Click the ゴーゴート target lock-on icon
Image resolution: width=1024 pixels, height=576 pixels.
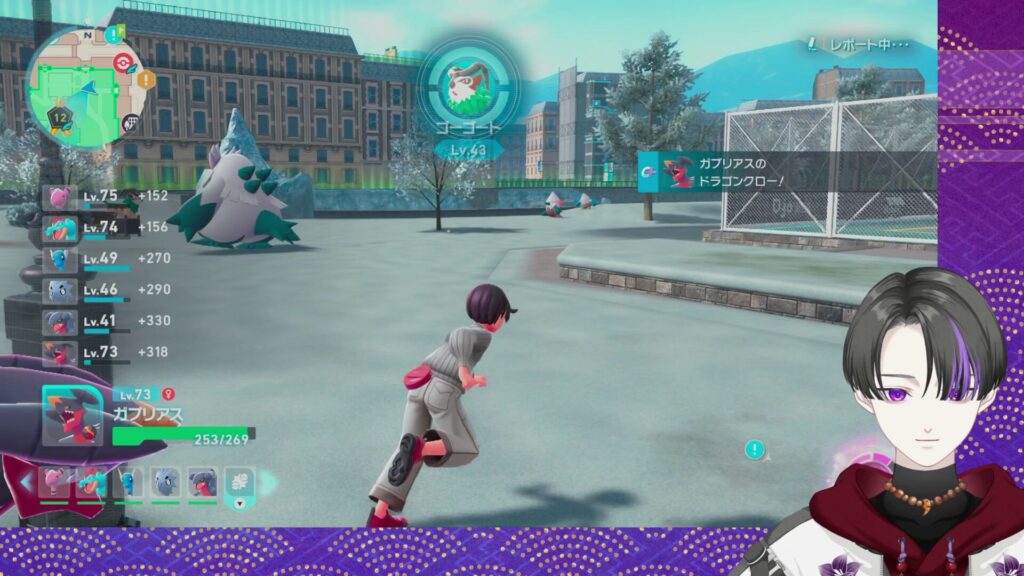pos(460,81)
